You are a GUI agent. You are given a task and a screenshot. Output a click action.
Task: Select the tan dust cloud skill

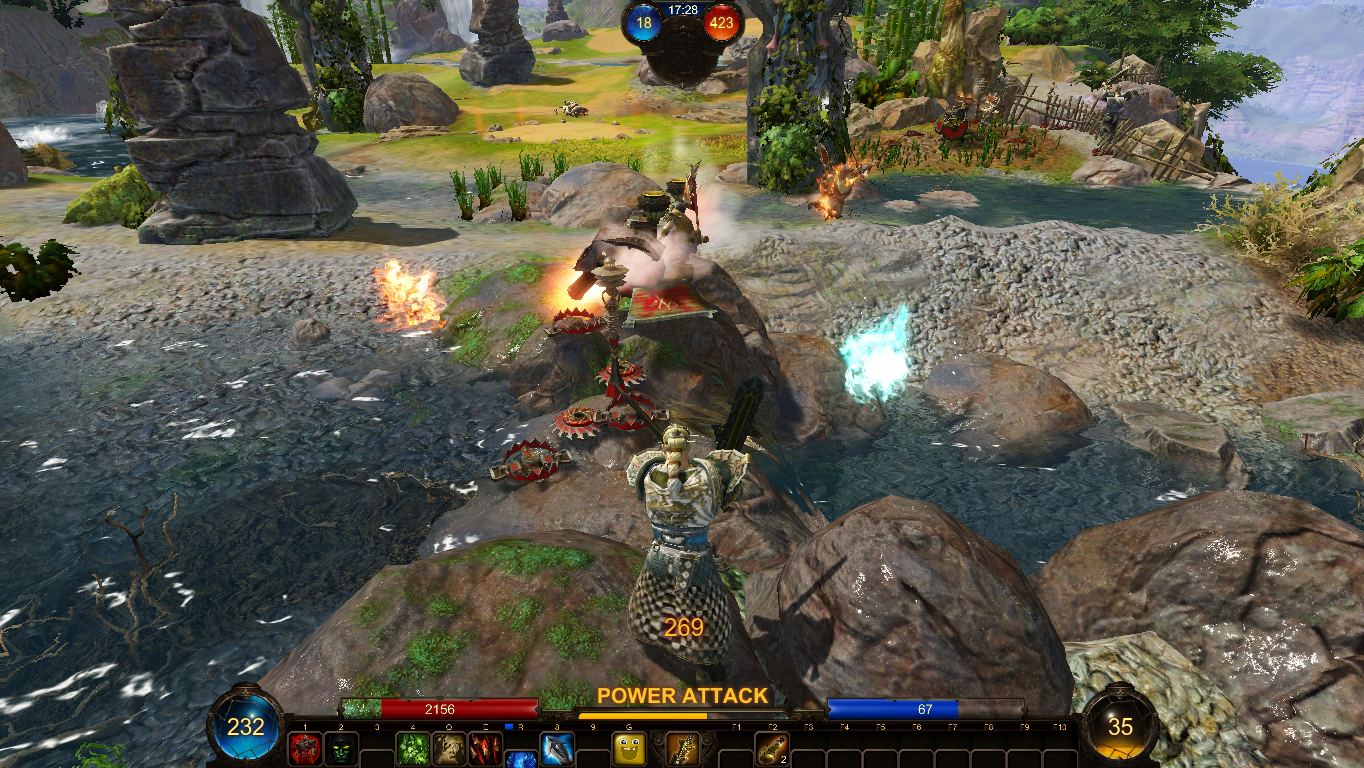coord(449,749)
